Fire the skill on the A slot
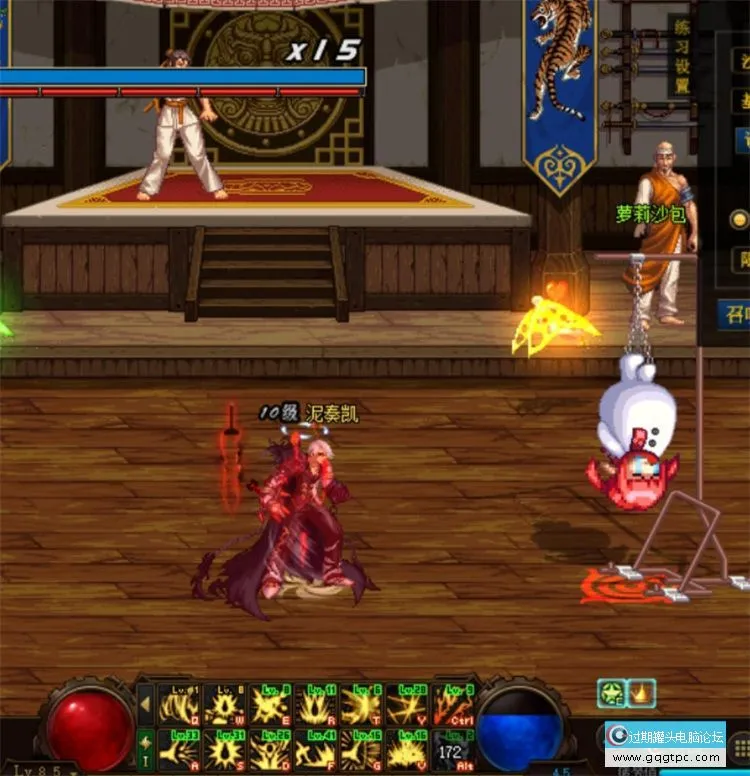The image size is (750, 776). pos(180,749)
